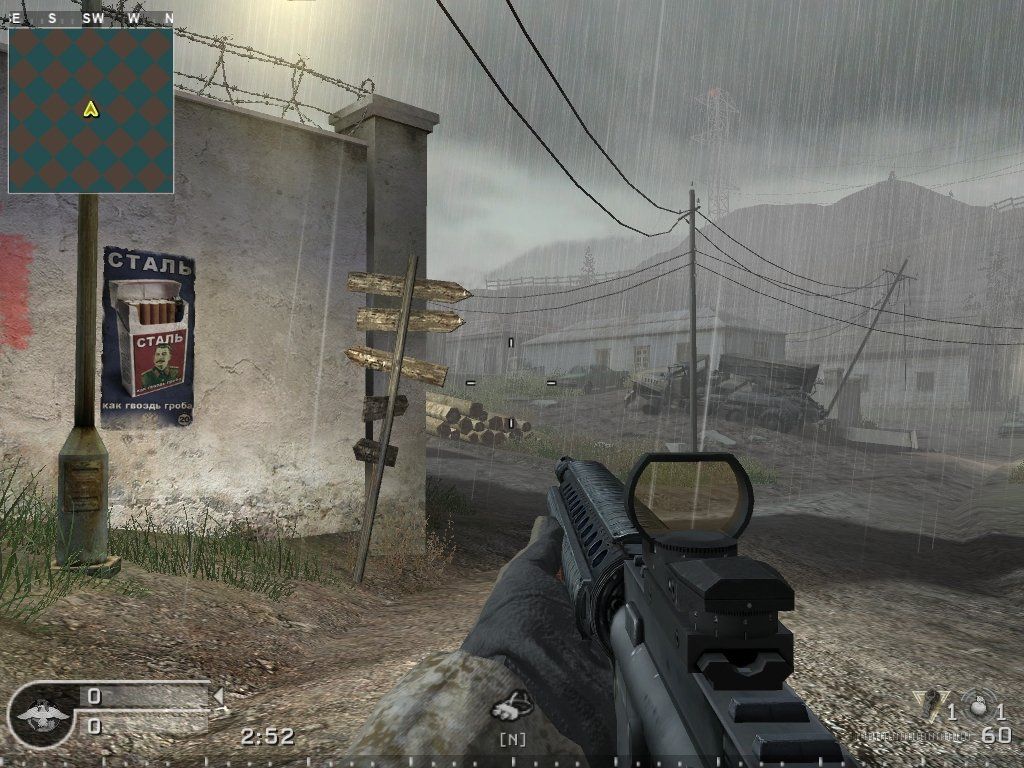Screen dimensions: 1024x768
Task: Select the yellow player arrow on minimap
Action: [91, 109]
